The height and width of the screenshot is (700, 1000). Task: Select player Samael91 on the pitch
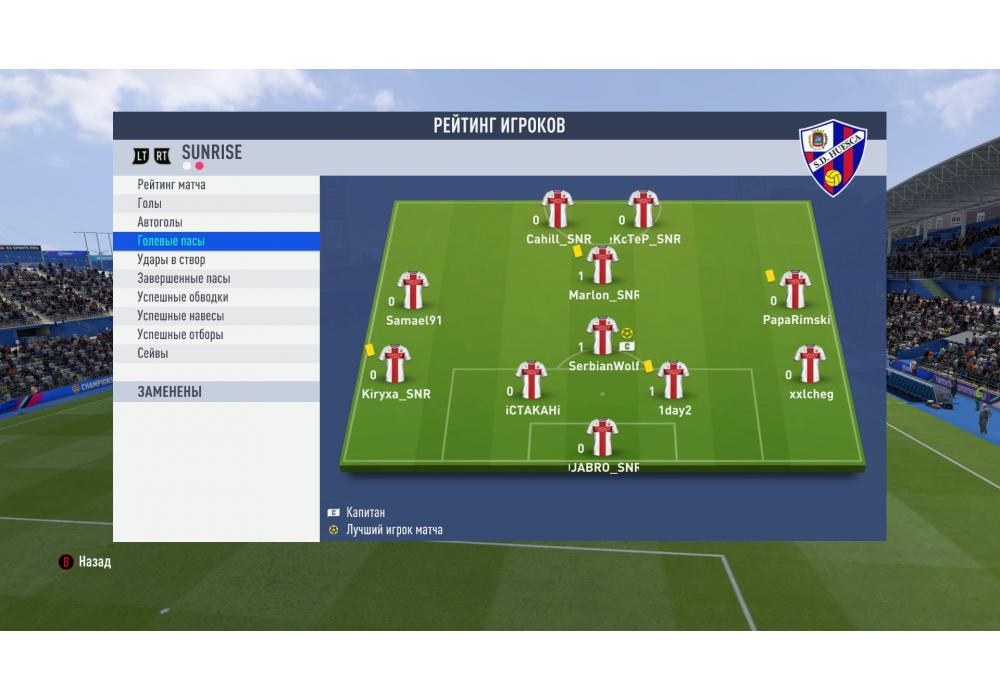[x=413, y=290]
